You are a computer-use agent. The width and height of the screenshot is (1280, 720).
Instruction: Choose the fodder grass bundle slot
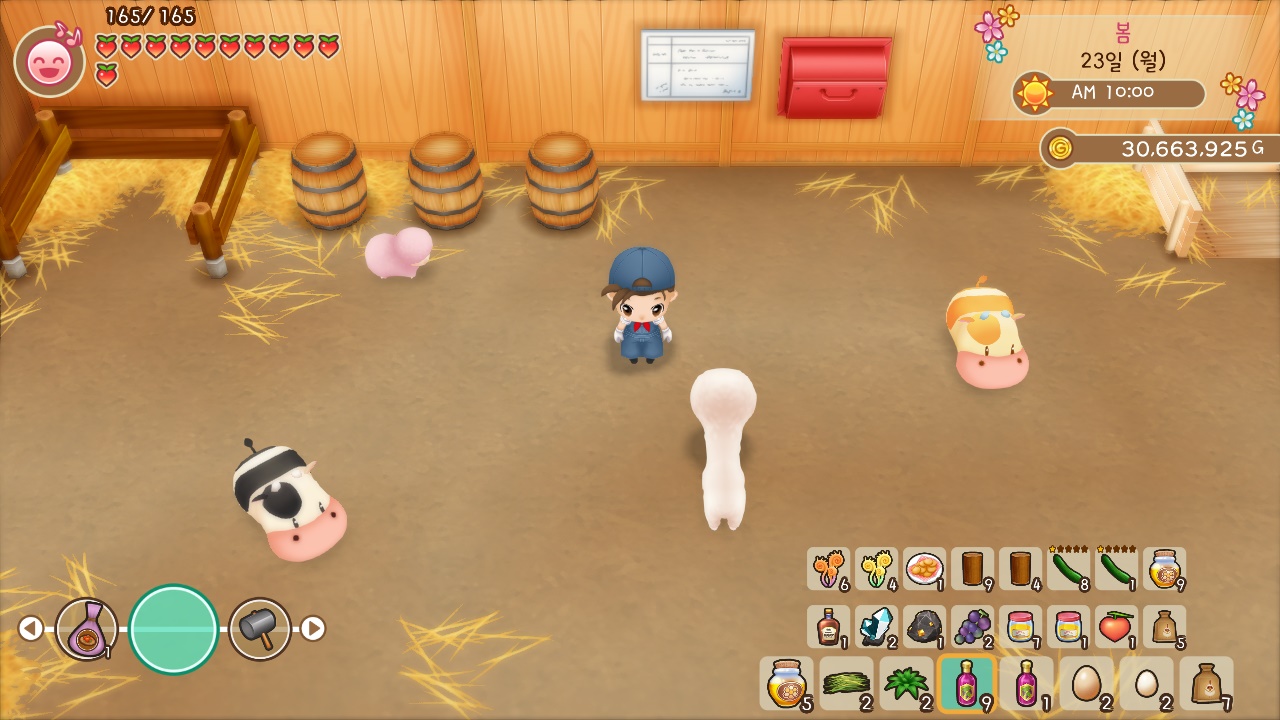(846, 683)
